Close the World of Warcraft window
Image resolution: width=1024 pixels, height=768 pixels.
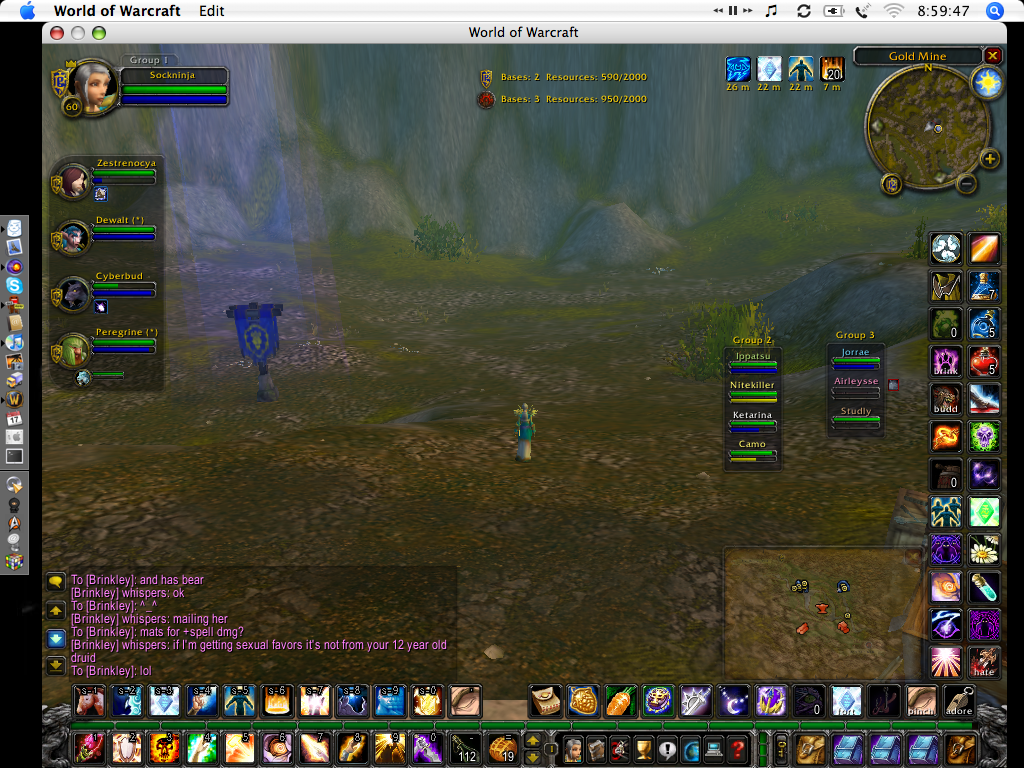[x=56, y=32]
